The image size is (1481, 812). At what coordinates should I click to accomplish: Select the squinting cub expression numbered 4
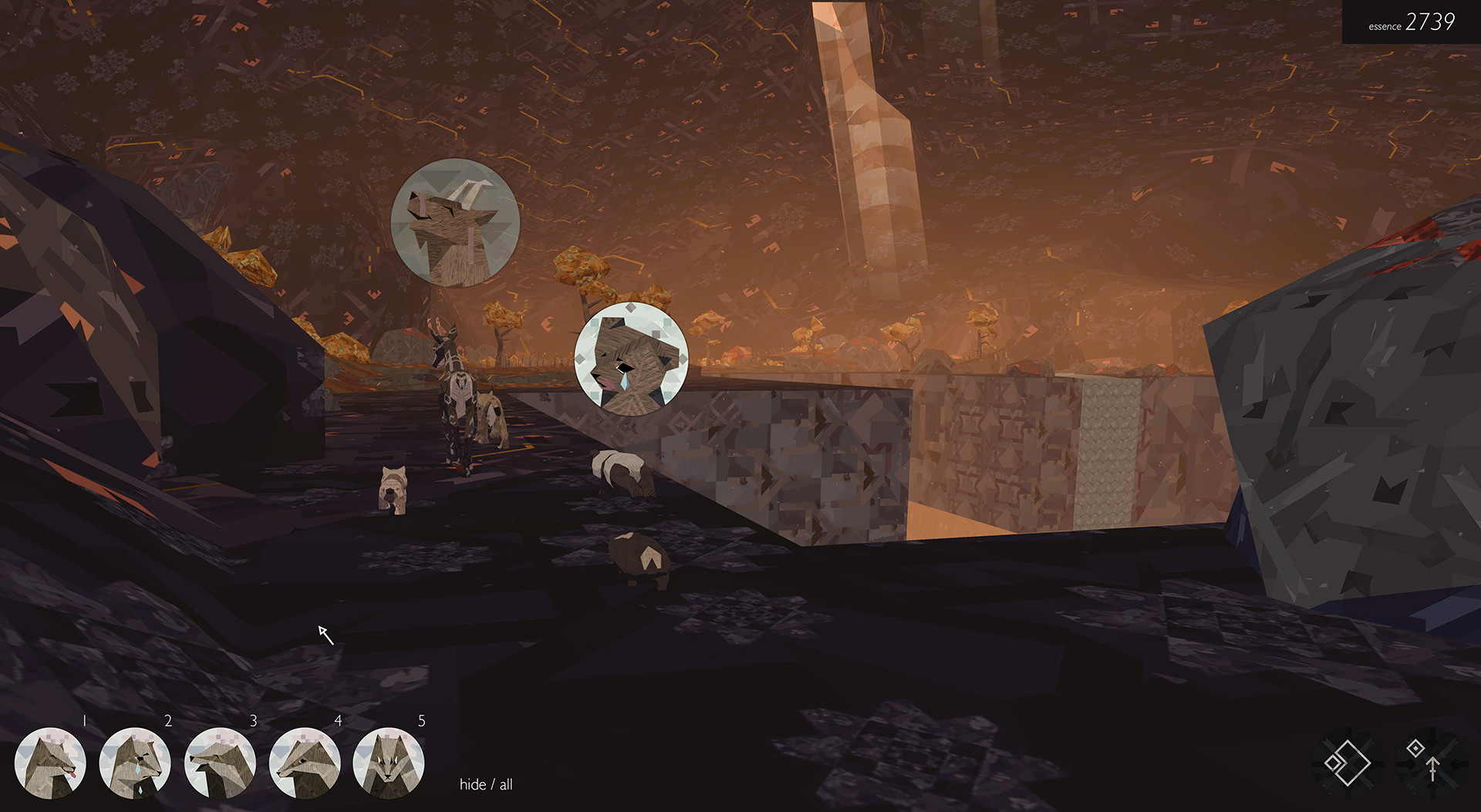pos(305,763)
